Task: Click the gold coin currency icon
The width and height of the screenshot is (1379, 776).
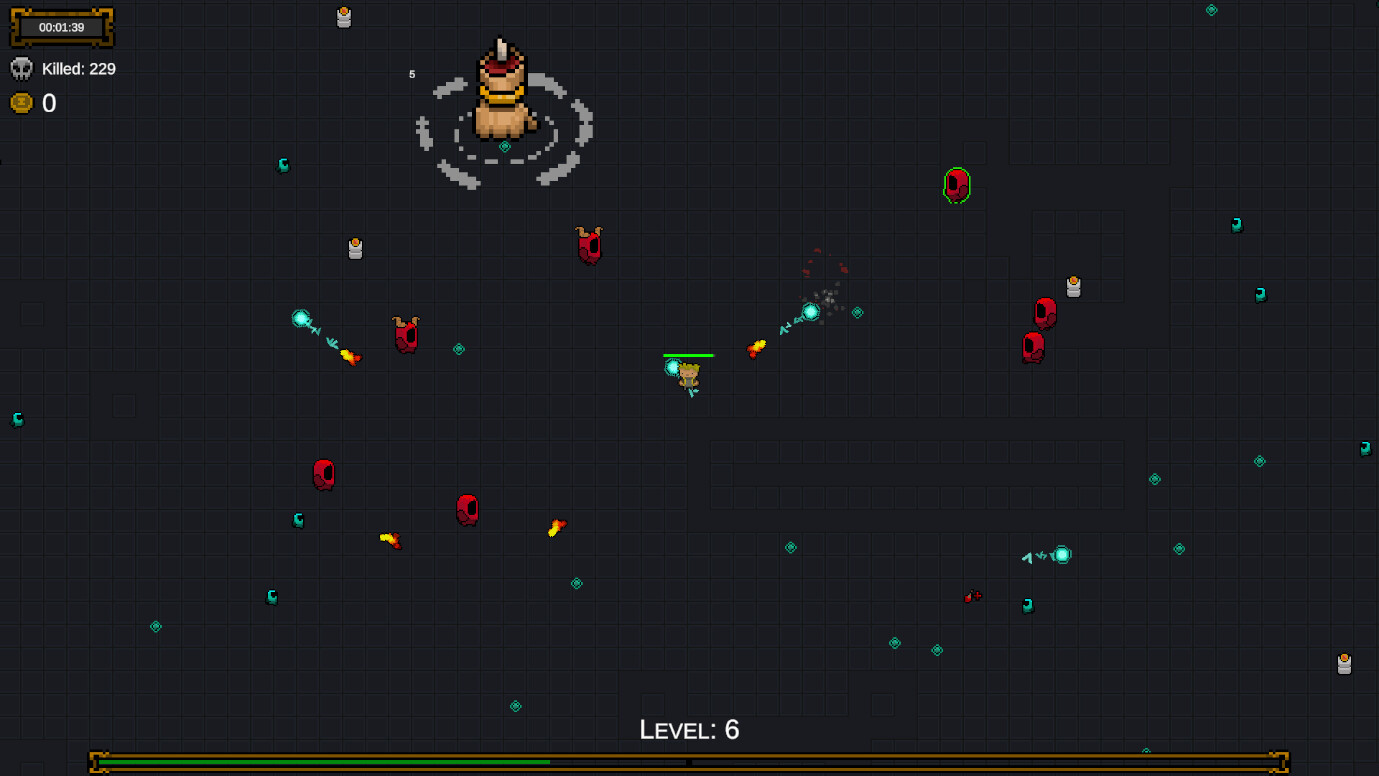Action: (21, 102)
